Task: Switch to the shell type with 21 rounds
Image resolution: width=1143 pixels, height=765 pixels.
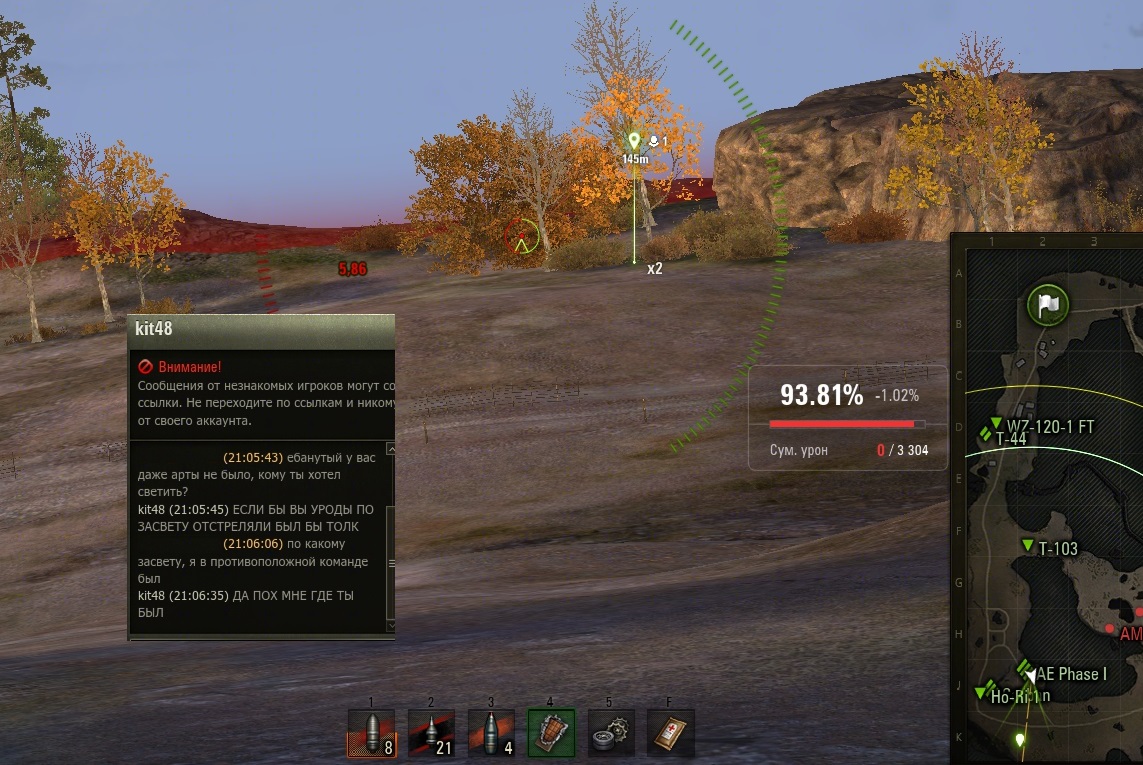Action: pos(431,733)
